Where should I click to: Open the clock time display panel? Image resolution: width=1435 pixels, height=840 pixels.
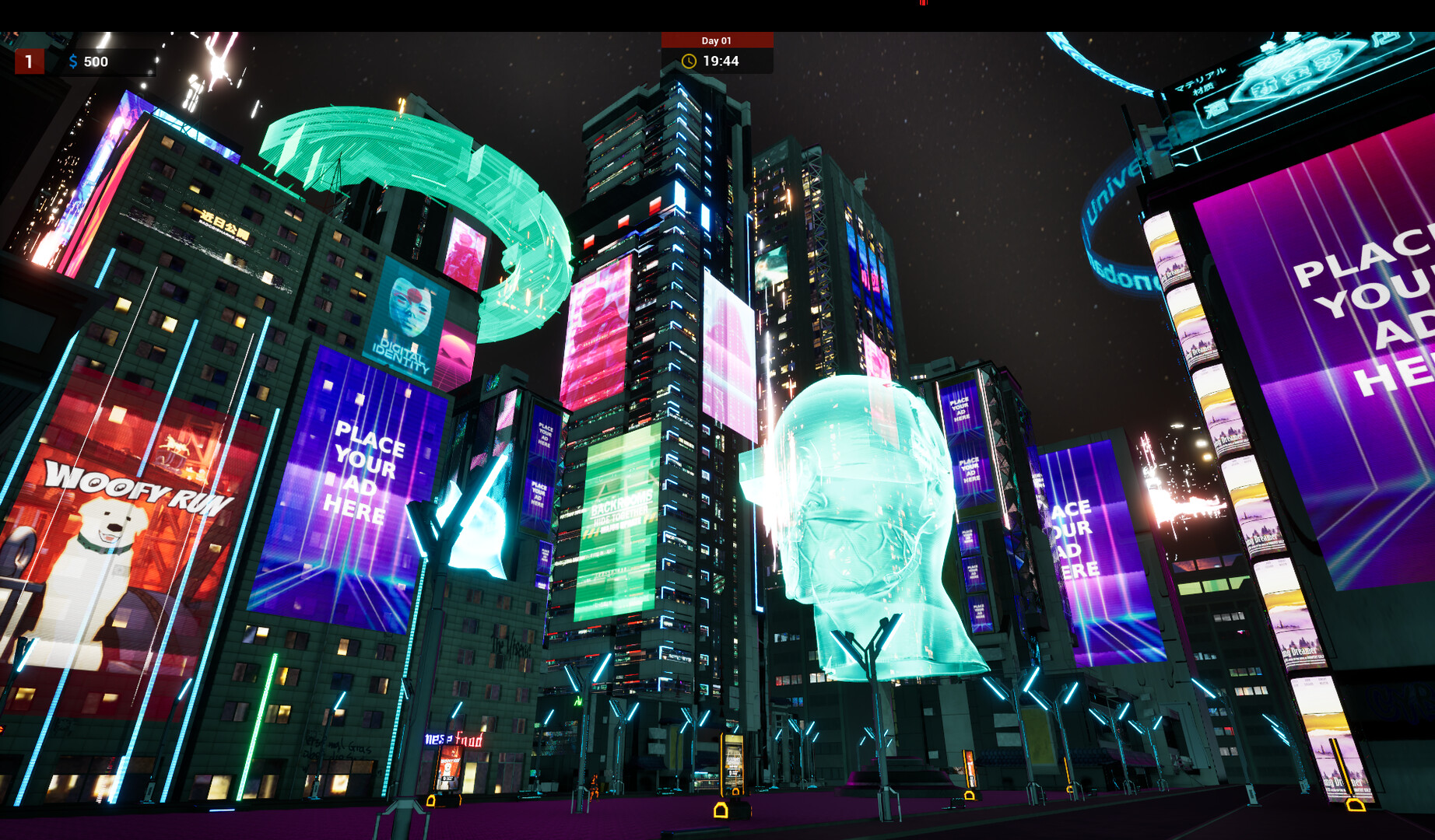[x=716, y=61]
